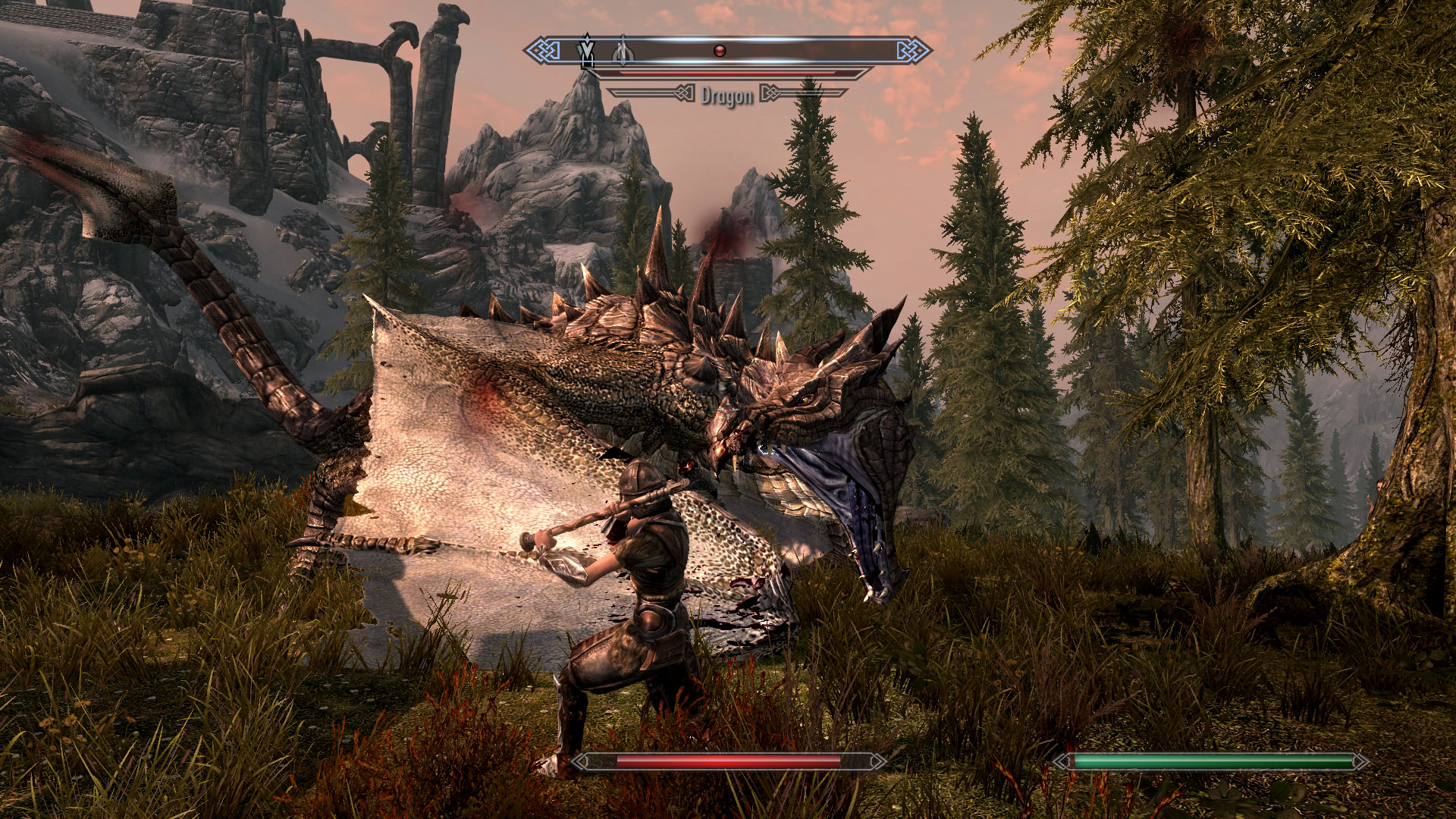The width and height of the screenshot is (1456, 819).
Task: Click the red enemy dot on the compass
Action: [720, 51]
